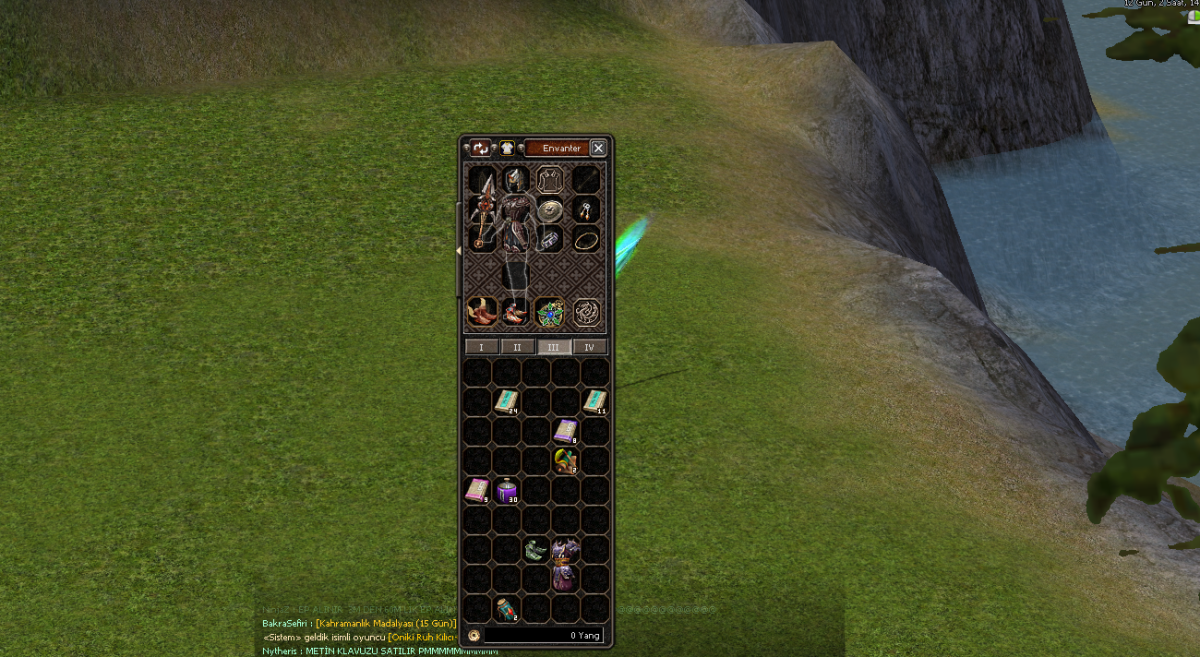The width and height of the screenshot is (1200, 657).
Task: Click the equipped gold ring slot
Action: pyautogui.click(x=586, y=240)
